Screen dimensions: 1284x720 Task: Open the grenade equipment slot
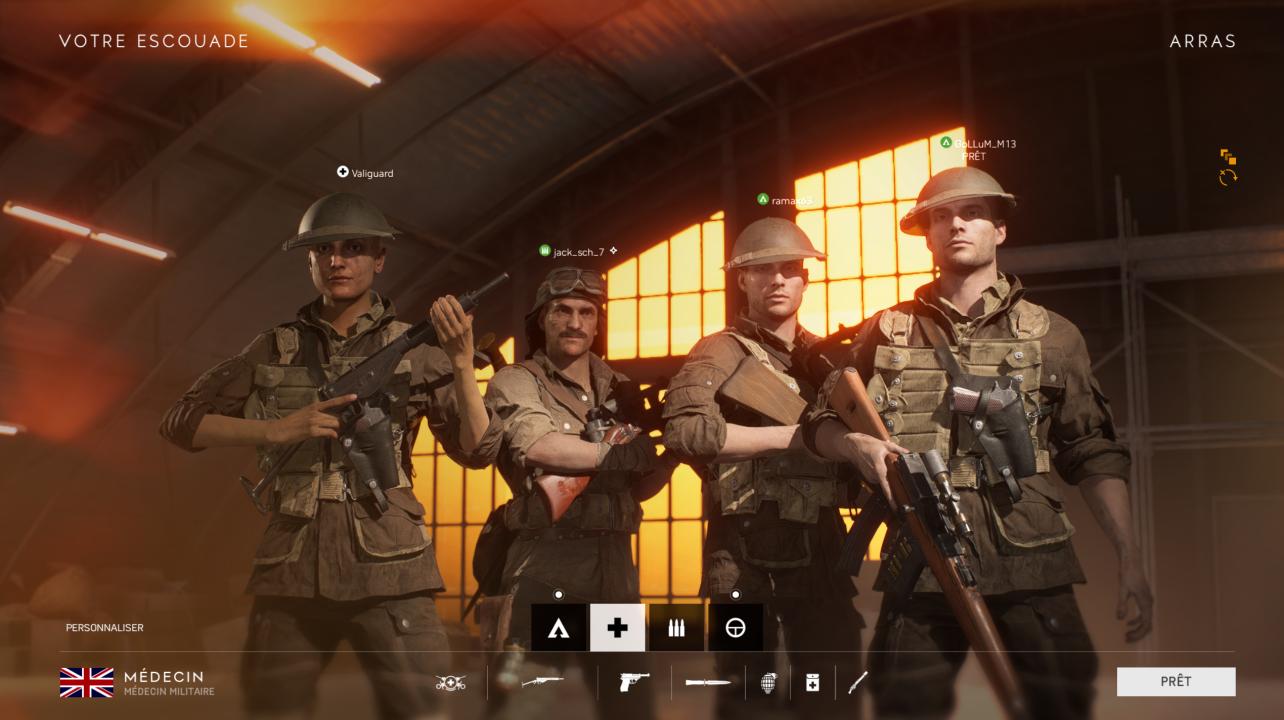767,683
